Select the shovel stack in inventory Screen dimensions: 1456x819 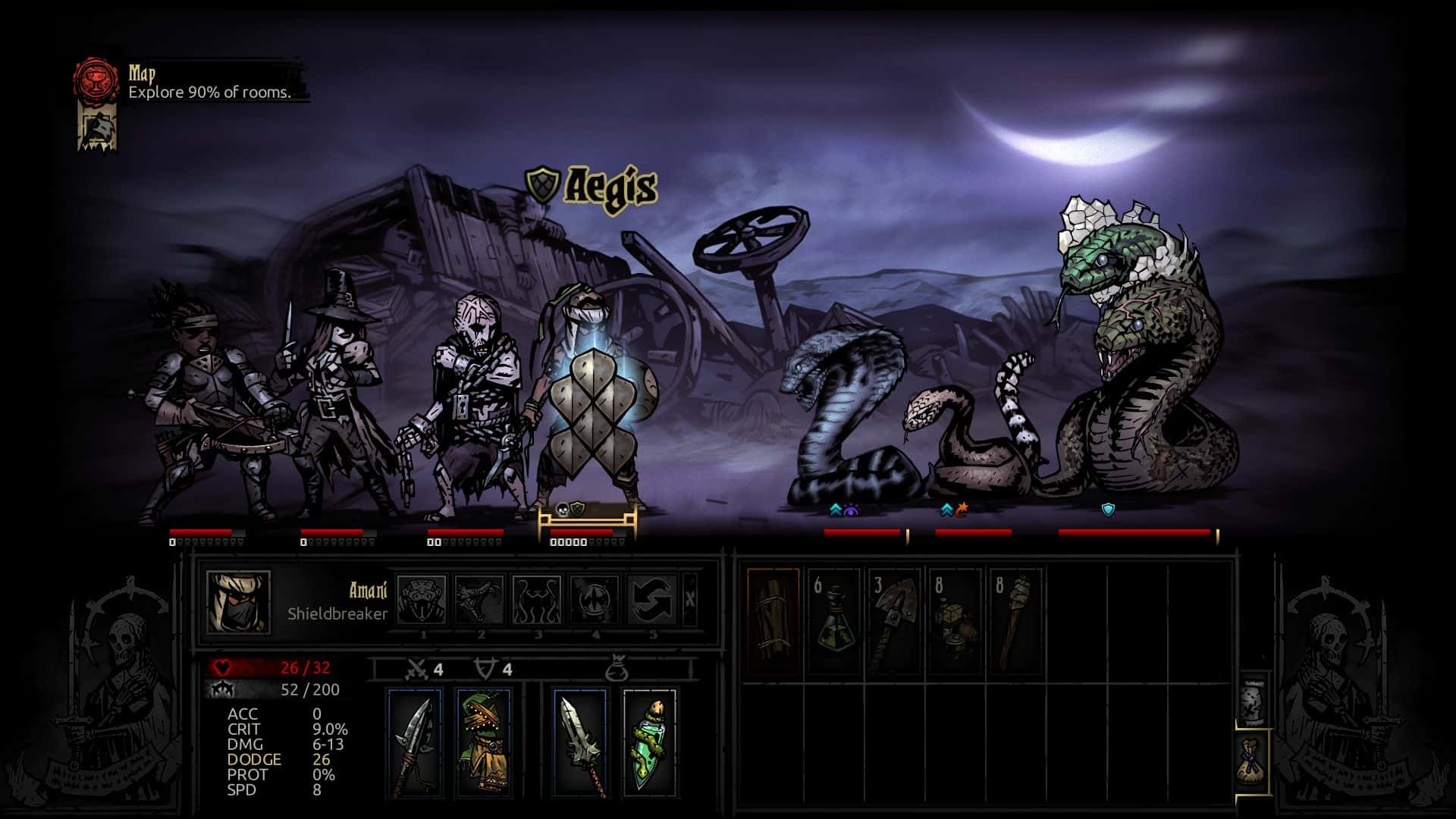point(895,622)
